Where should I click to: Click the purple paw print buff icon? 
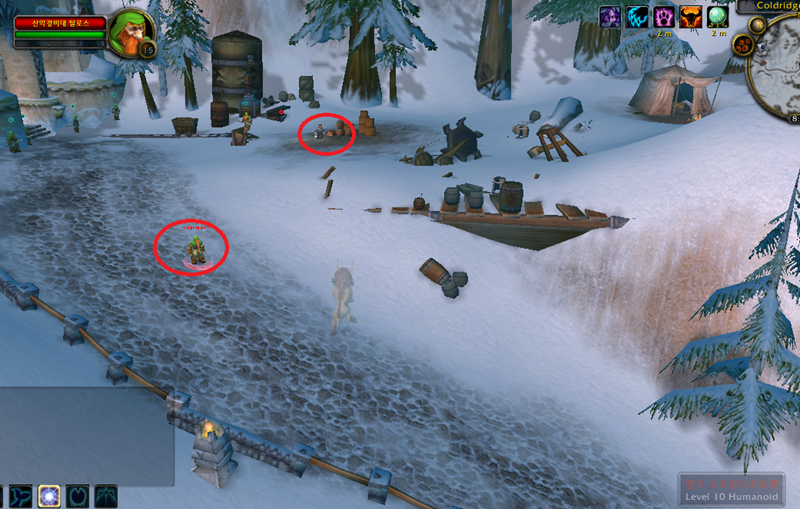click(x=664, y=17)
